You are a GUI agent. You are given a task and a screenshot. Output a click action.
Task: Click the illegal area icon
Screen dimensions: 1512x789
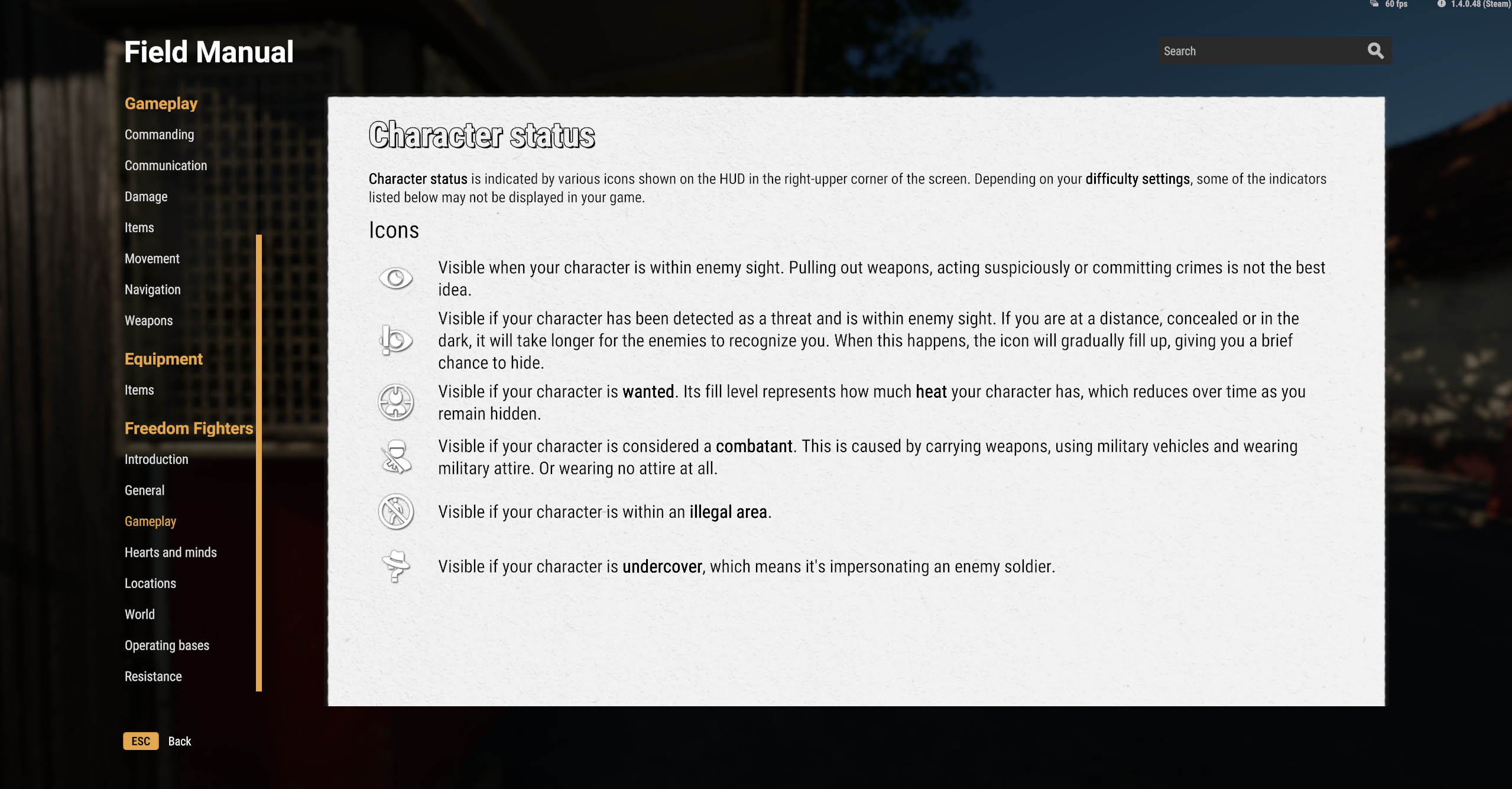tap(397, 512)
